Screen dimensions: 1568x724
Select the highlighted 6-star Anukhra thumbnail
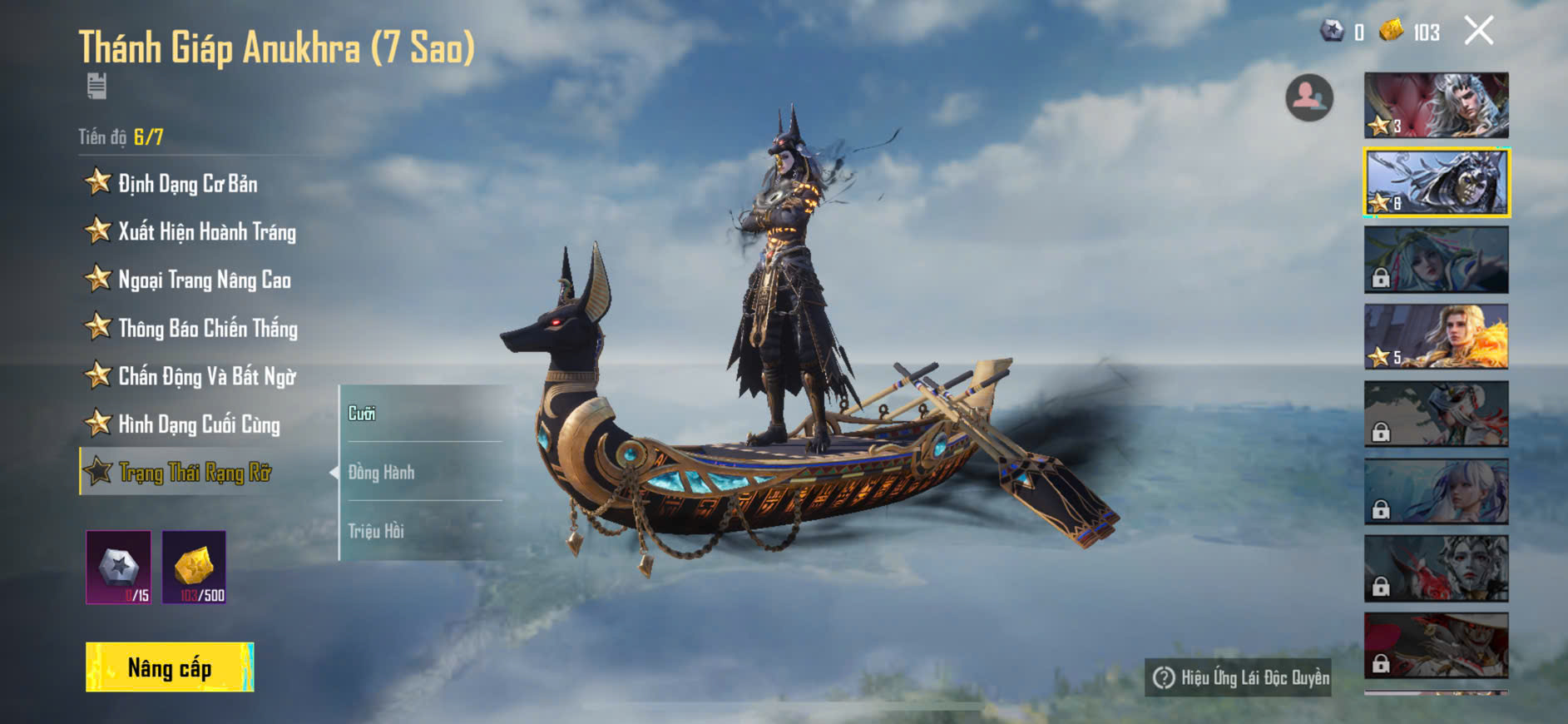(x=1436, y=182)
